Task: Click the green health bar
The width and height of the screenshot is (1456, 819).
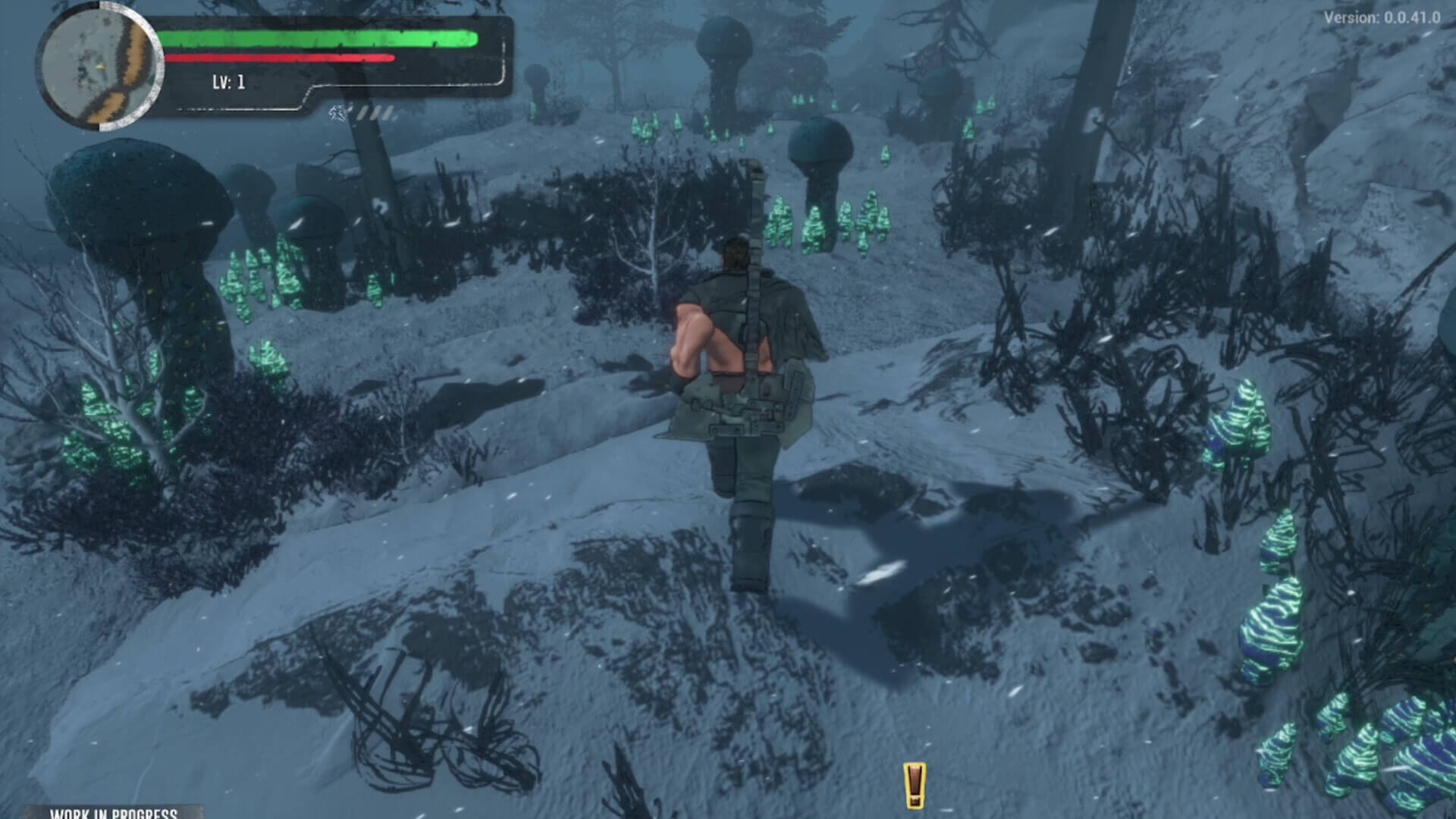Action: (x=318, y=36)
